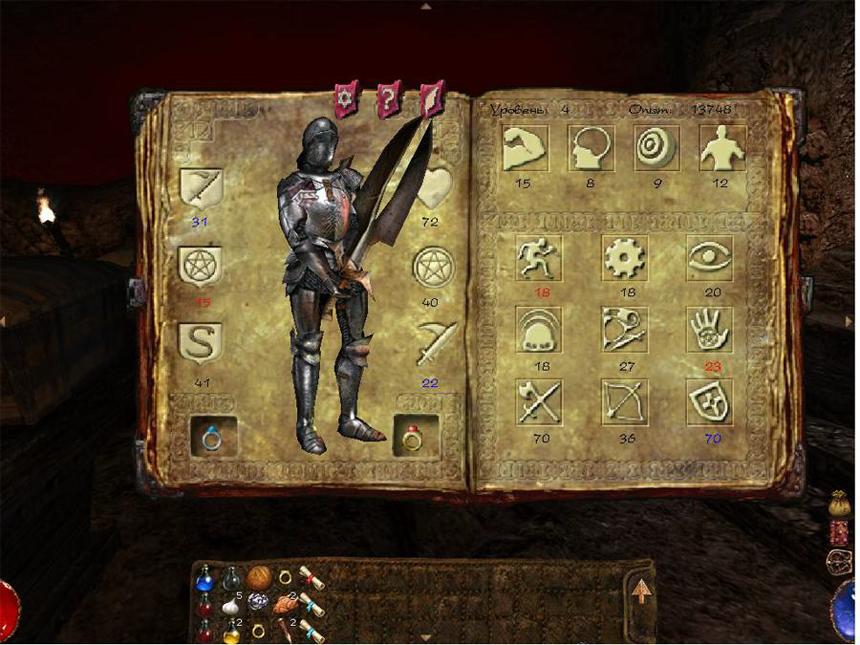Click the inventory up arrow button
860x645 pixels.
641,591
